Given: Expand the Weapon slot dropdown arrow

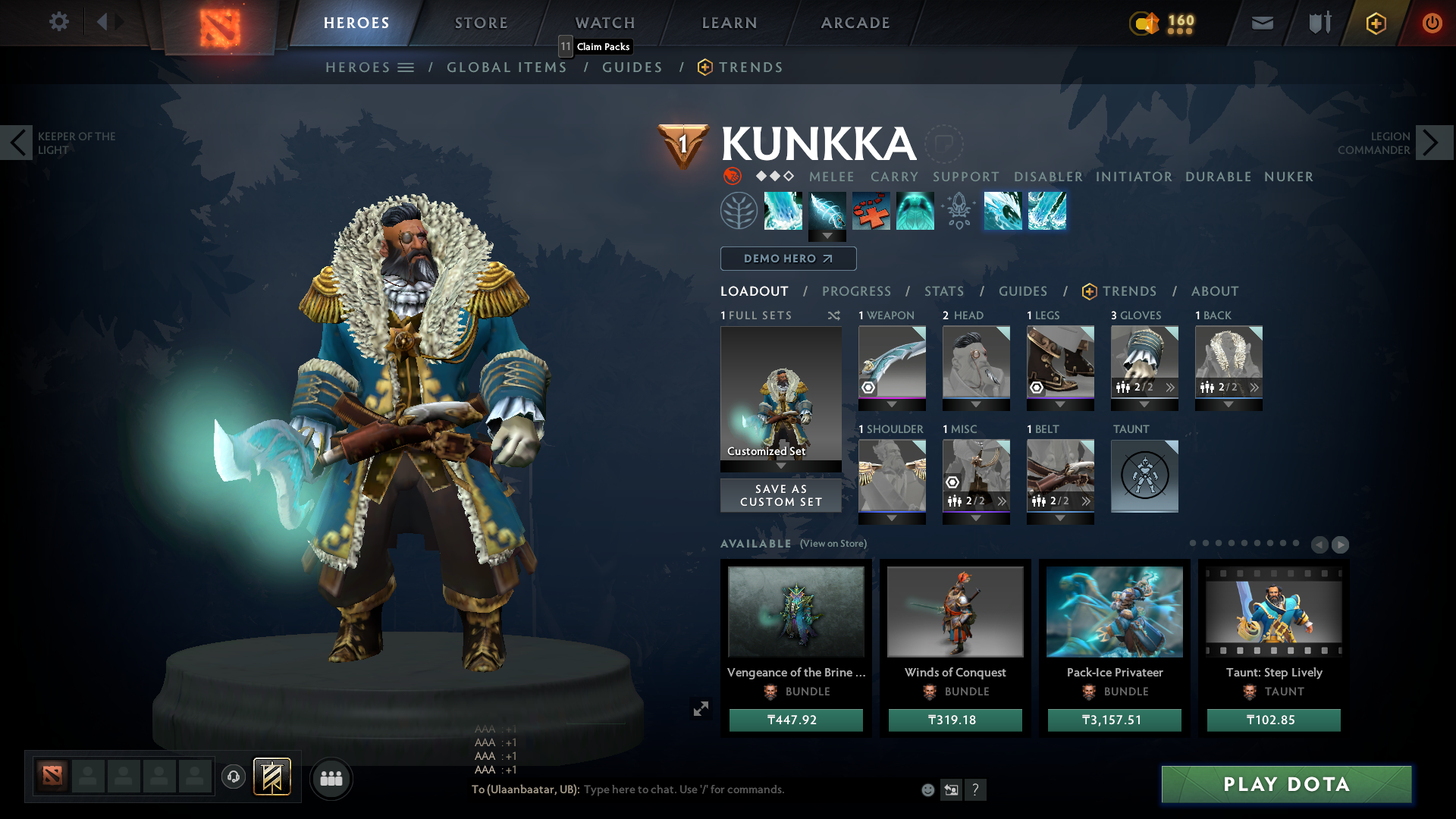Looking at the screenshot, I should tap(892, 404).
